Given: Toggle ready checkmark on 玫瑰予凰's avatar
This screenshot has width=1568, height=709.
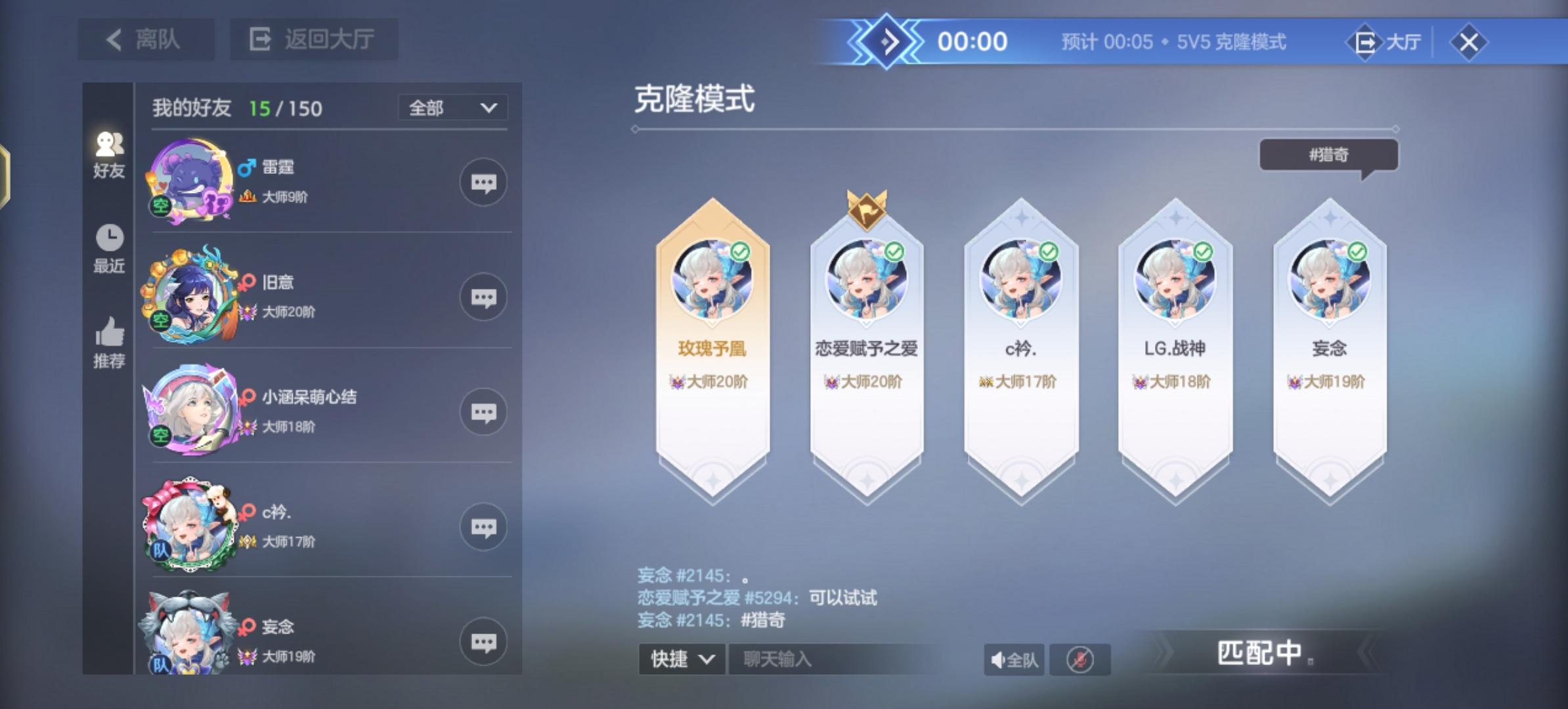Looking at the screenshot, I should point(740,251).
